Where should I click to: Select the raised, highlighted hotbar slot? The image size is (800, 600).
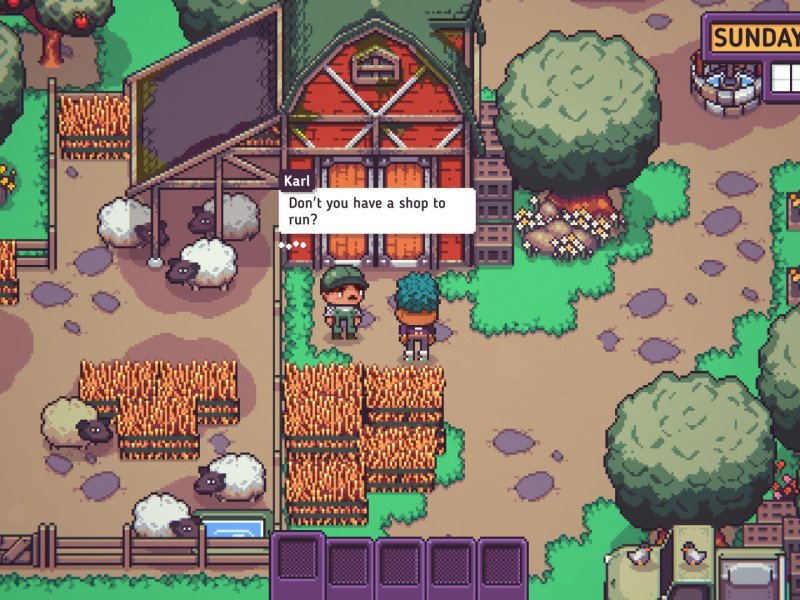297,564
